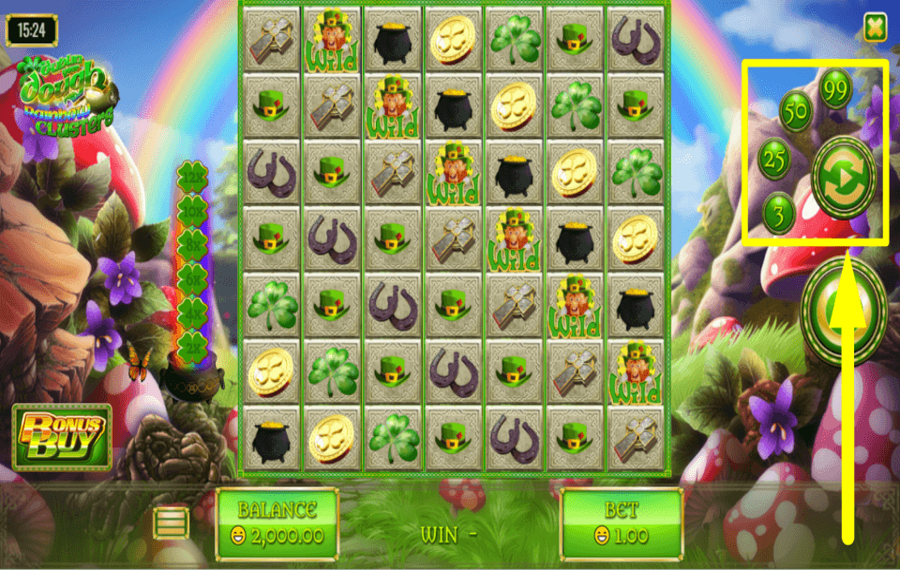Choose 3 autoplay spins
900x570 pixels.
pos(780,212)
